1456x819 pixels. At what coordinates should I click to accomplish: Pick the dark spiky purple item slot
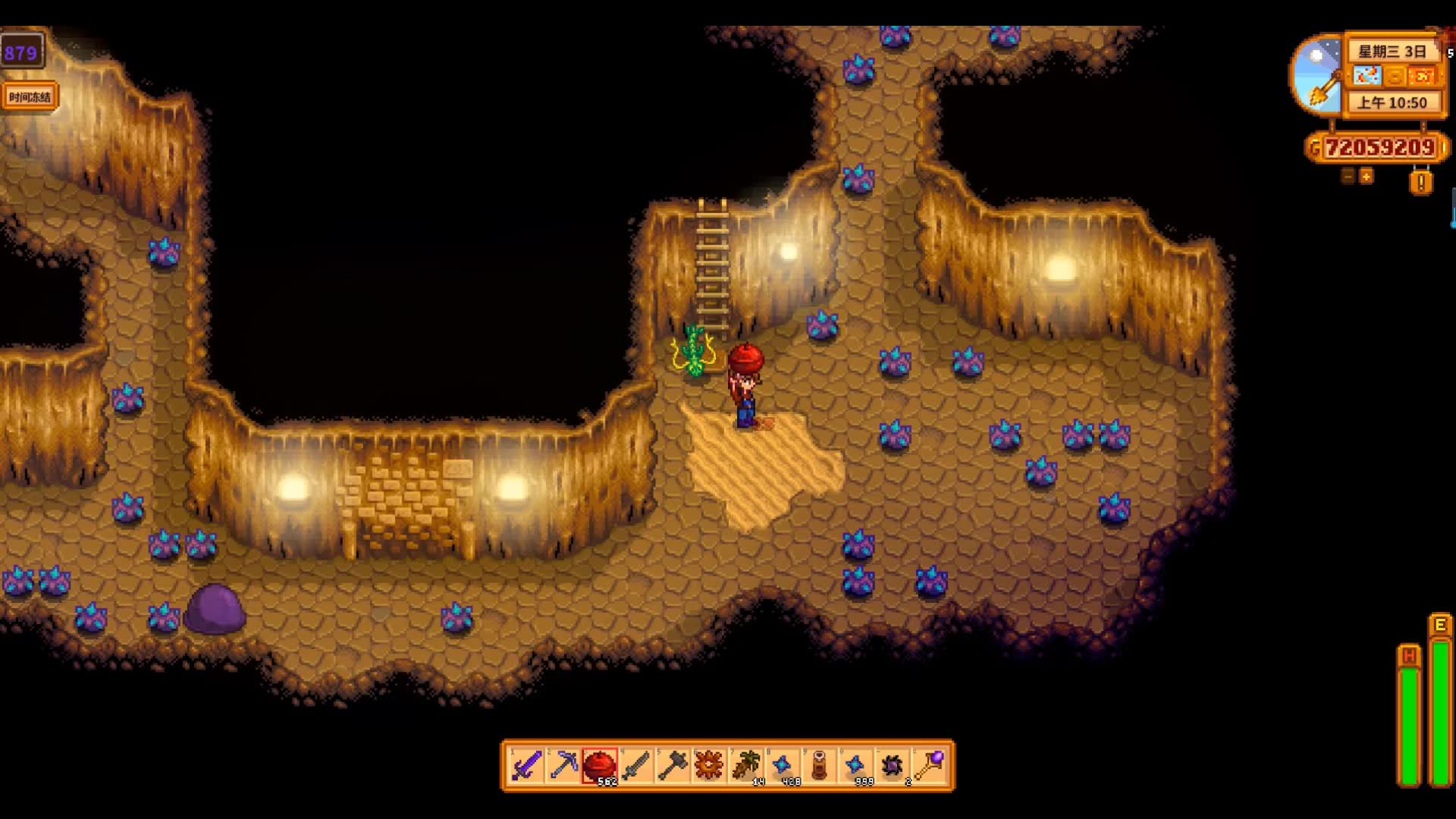(x=893, y=766)
